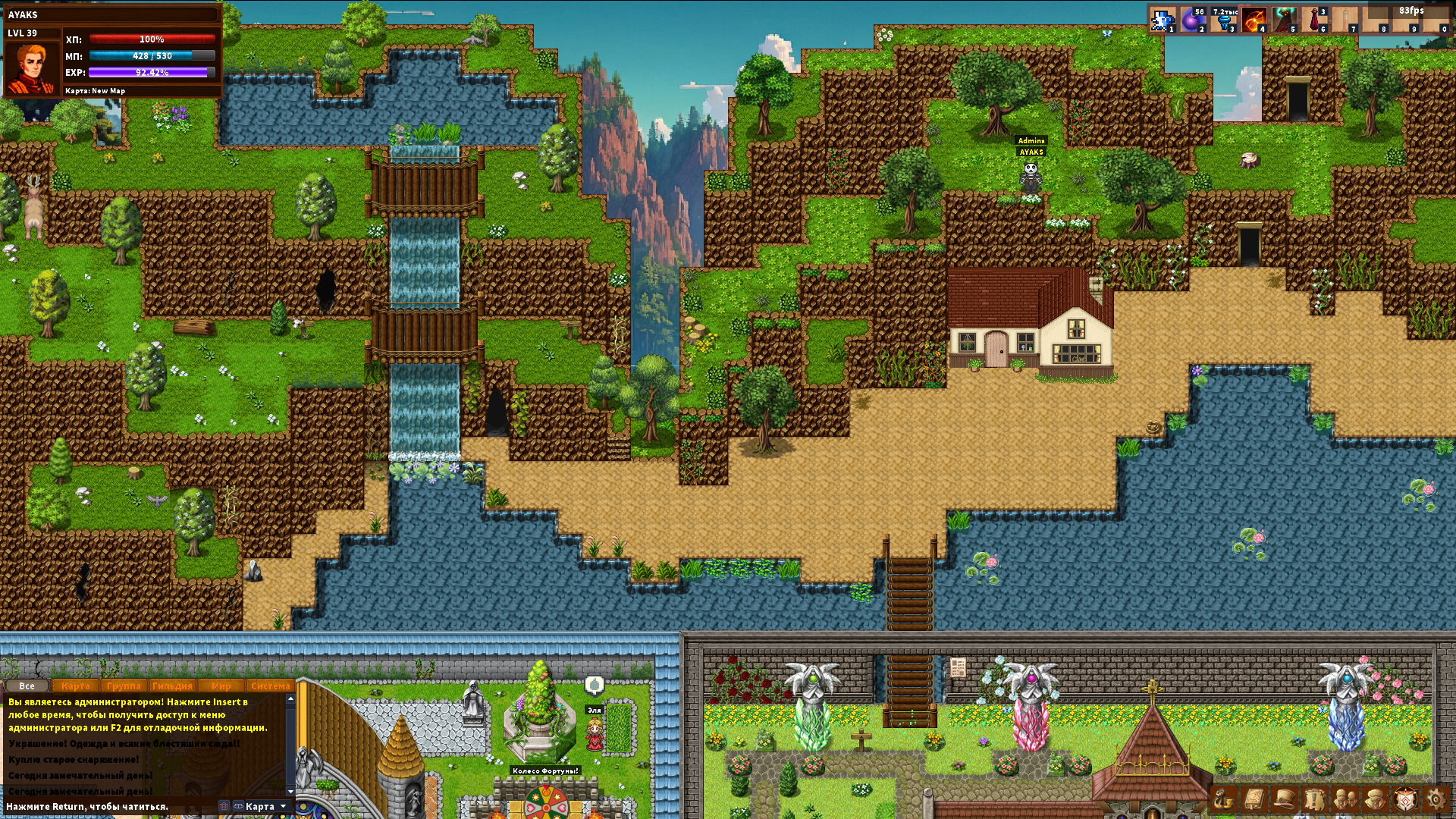This screenshot has height=819, width=1456.
Task: Switch chat to the Гильдия tab
Action: (x=172, y=686)
